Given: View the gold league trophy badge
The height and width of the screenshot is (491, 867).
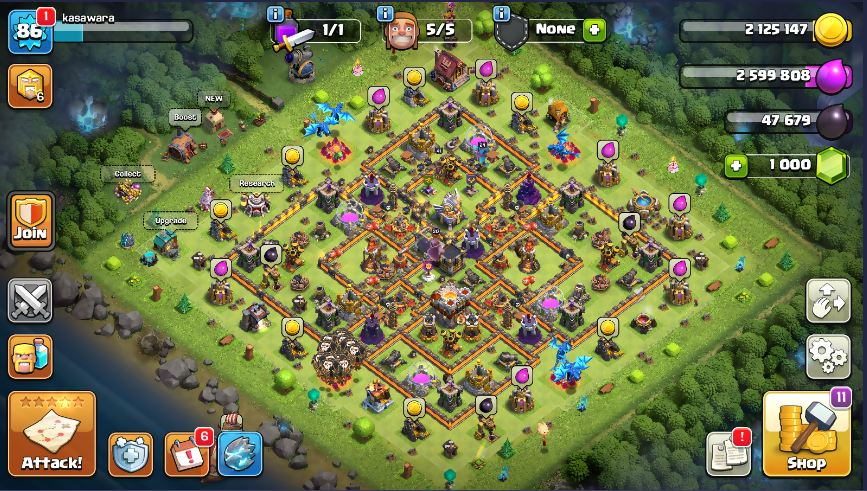Looking at the screenshot, I should click(29, 86).
